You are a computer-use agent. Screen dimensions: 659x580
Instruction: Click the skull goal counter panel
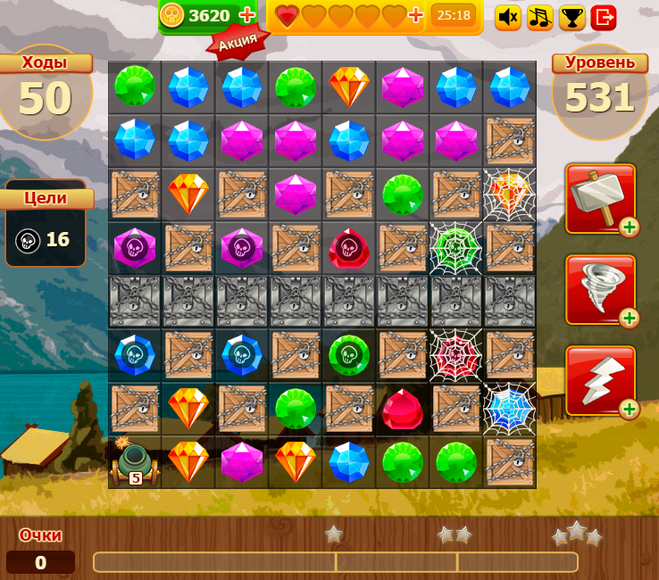(45, 239)
